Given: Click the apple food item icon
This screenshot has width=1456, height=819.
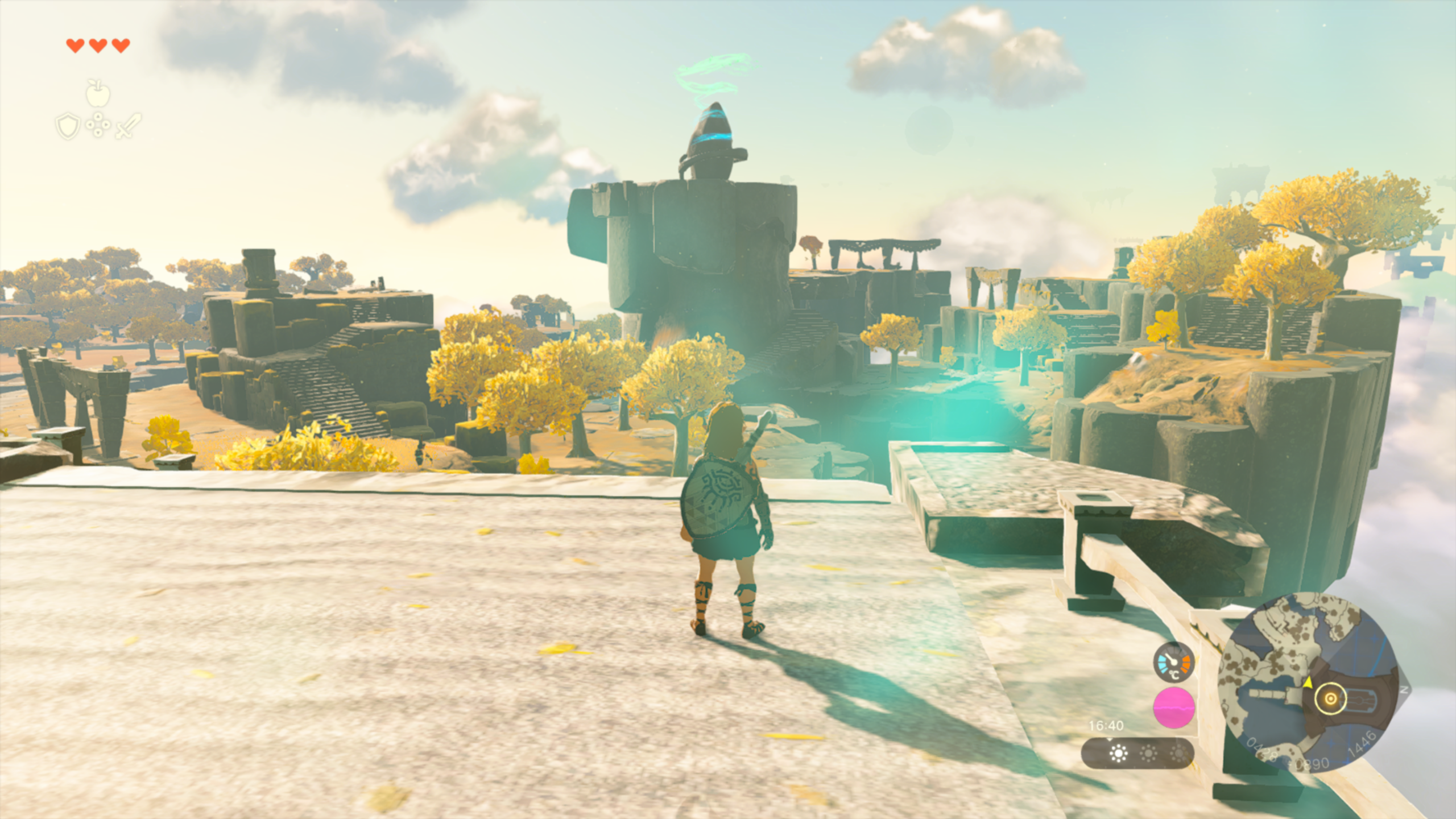Looking at the screenshot, I should coord(98,93).
